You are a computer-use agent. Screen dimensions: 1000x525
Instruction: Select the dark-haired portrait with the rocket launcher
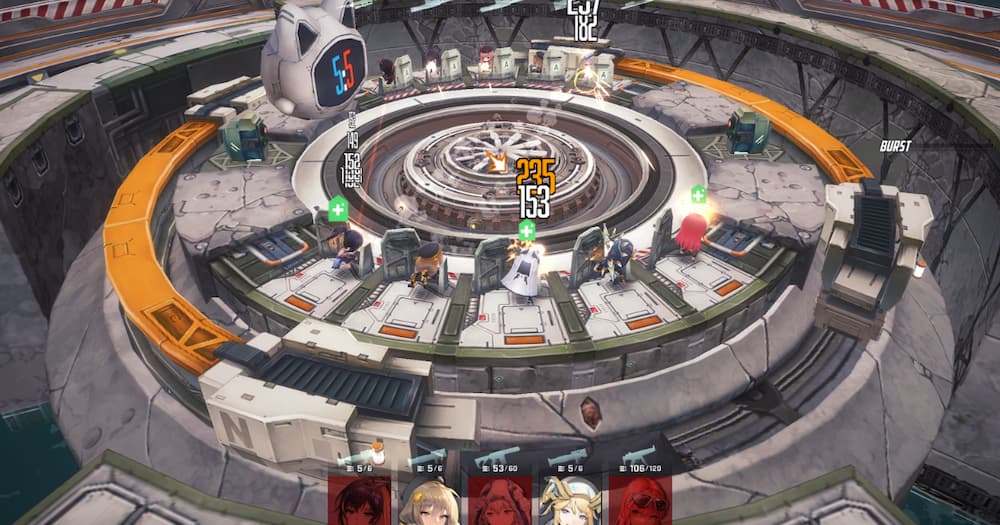[359, 500]
